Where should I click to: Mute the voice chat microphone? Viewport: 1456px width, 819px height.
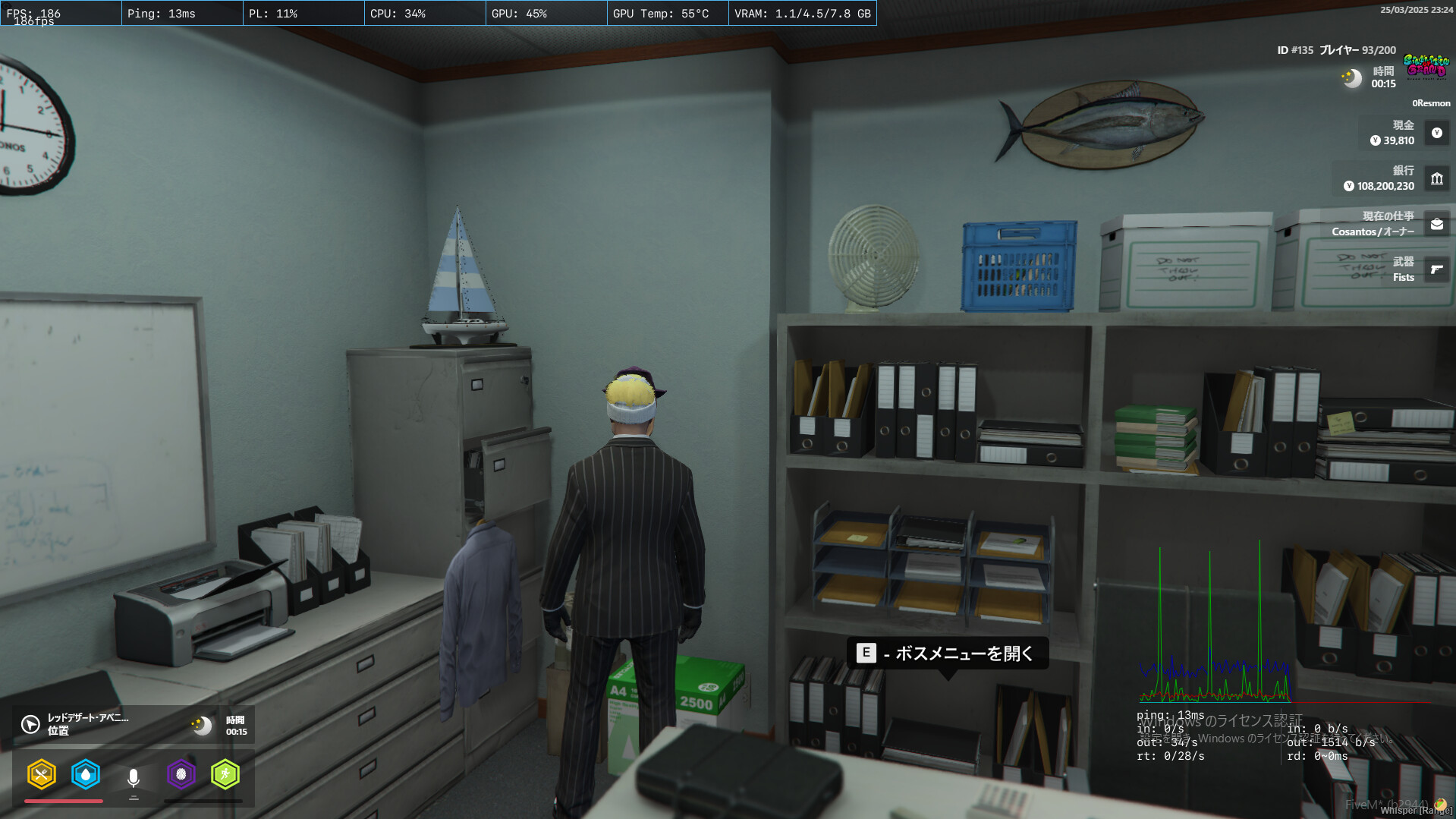(134, 775)
